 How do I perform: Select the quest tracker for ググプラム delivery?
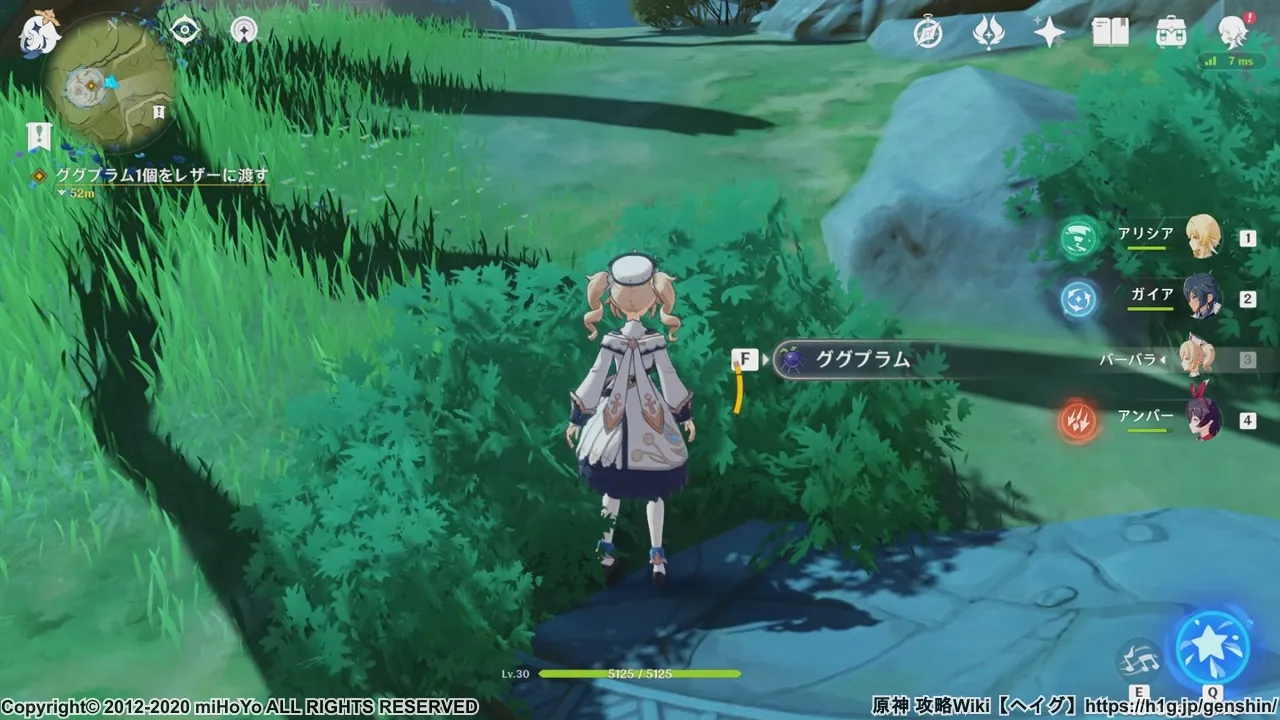160,175
